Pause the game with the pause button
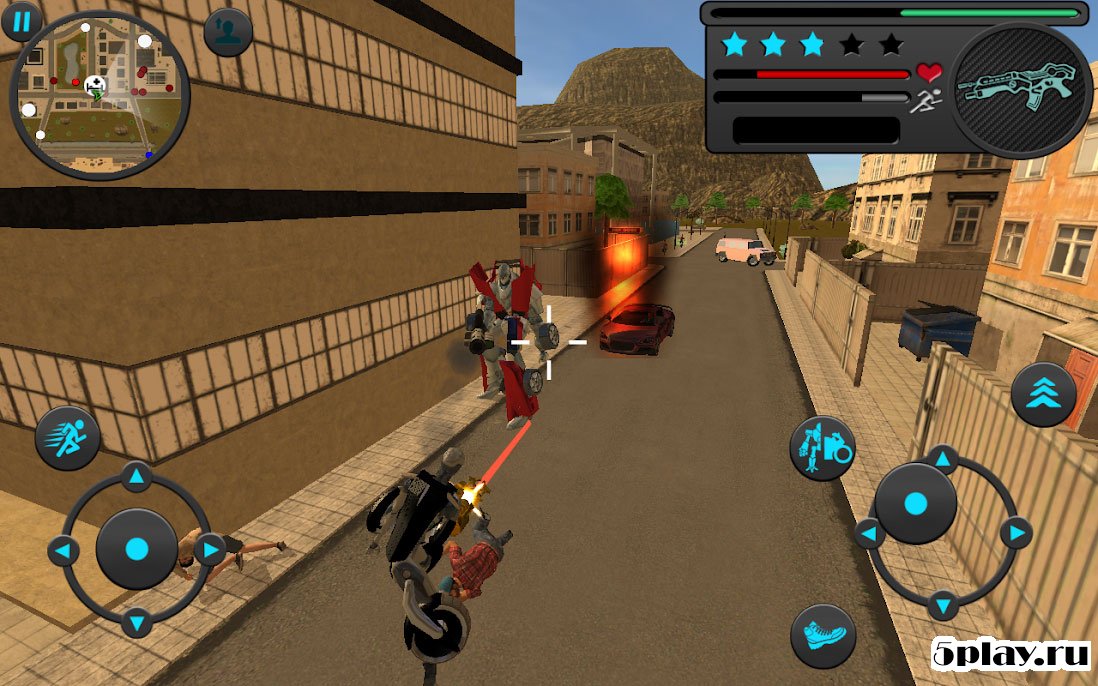Screen dimensions: 1098x686 [x=22, y=19]
